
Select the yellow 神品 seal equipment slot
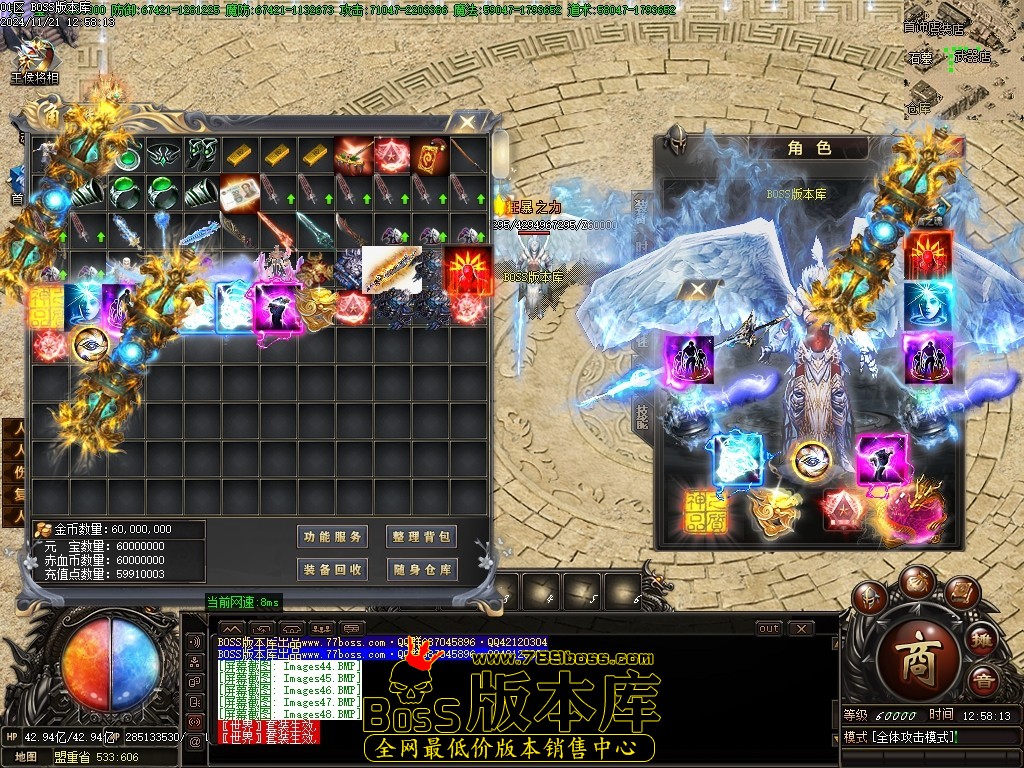click(x=705, y=511)
